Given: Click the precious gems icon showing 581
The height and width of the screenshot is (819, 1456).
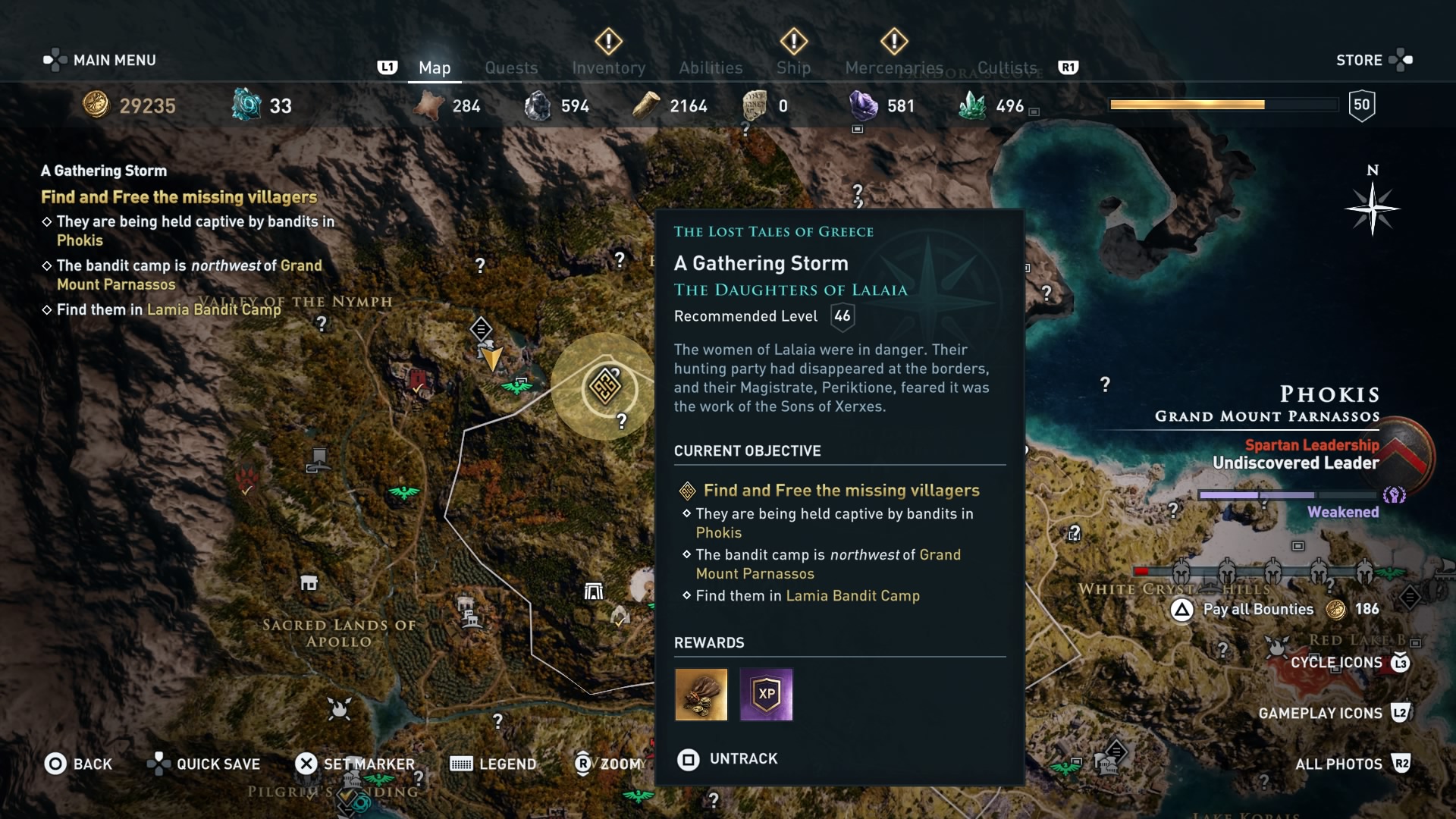Looking at the screenshot, I should pos(862,105).
